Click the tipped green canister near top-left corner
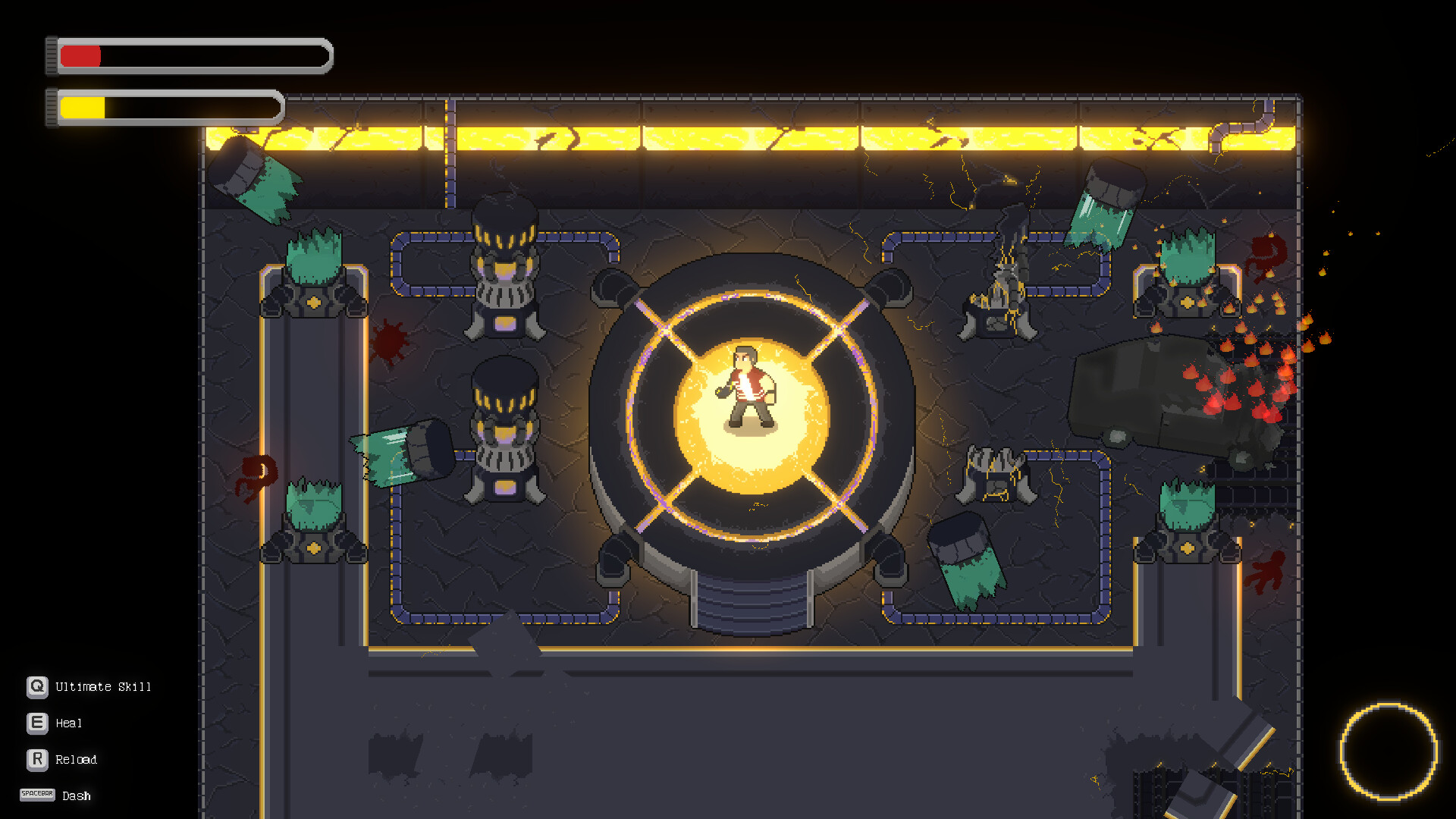The height and width of the screenshot is (819, 1456). (254, 178)
